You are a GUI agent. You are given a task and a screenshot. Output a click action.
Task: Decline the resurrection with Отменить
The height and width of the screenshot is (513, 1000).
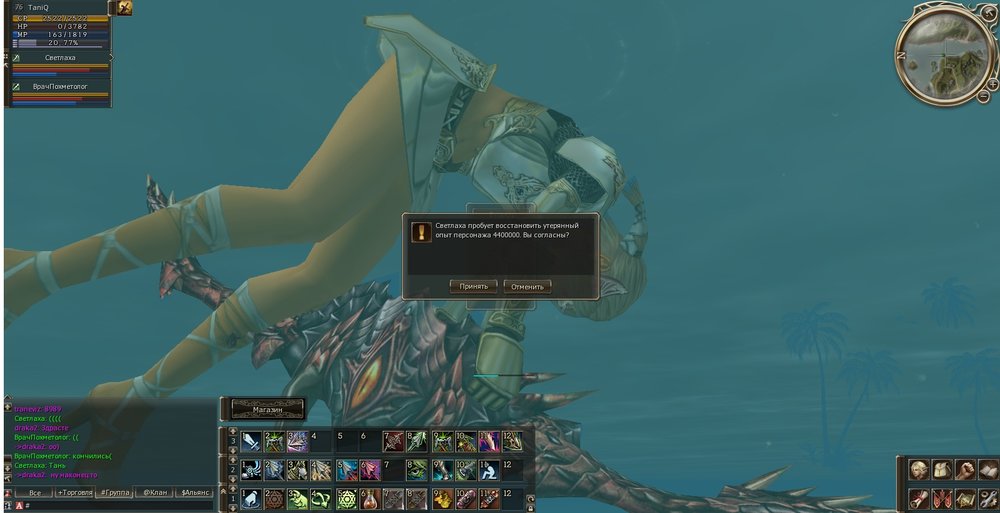[527, 286]
